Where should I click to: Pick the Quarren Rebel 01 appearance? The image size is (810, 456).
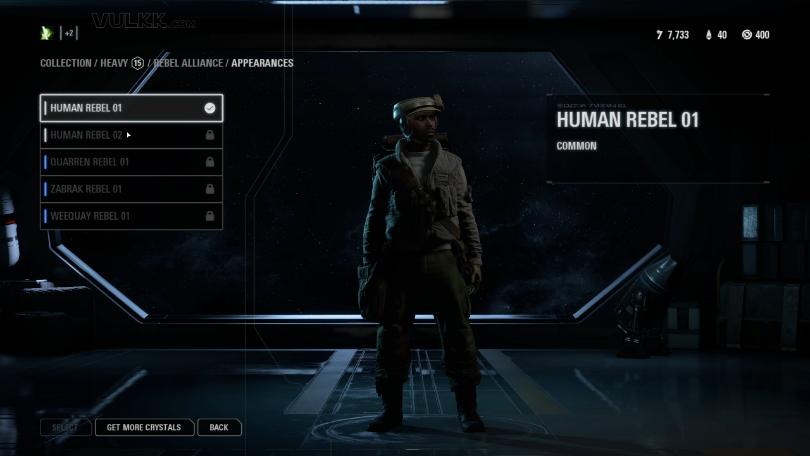[x=130, y=162]
